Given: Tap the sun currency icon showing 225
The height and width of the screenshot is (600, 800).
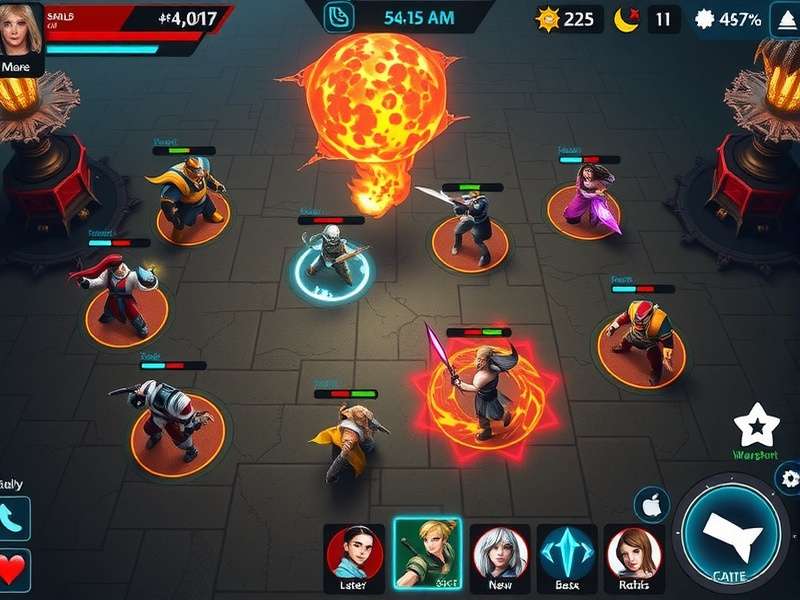Looking at the screenshot, I should tap(548, 19).
